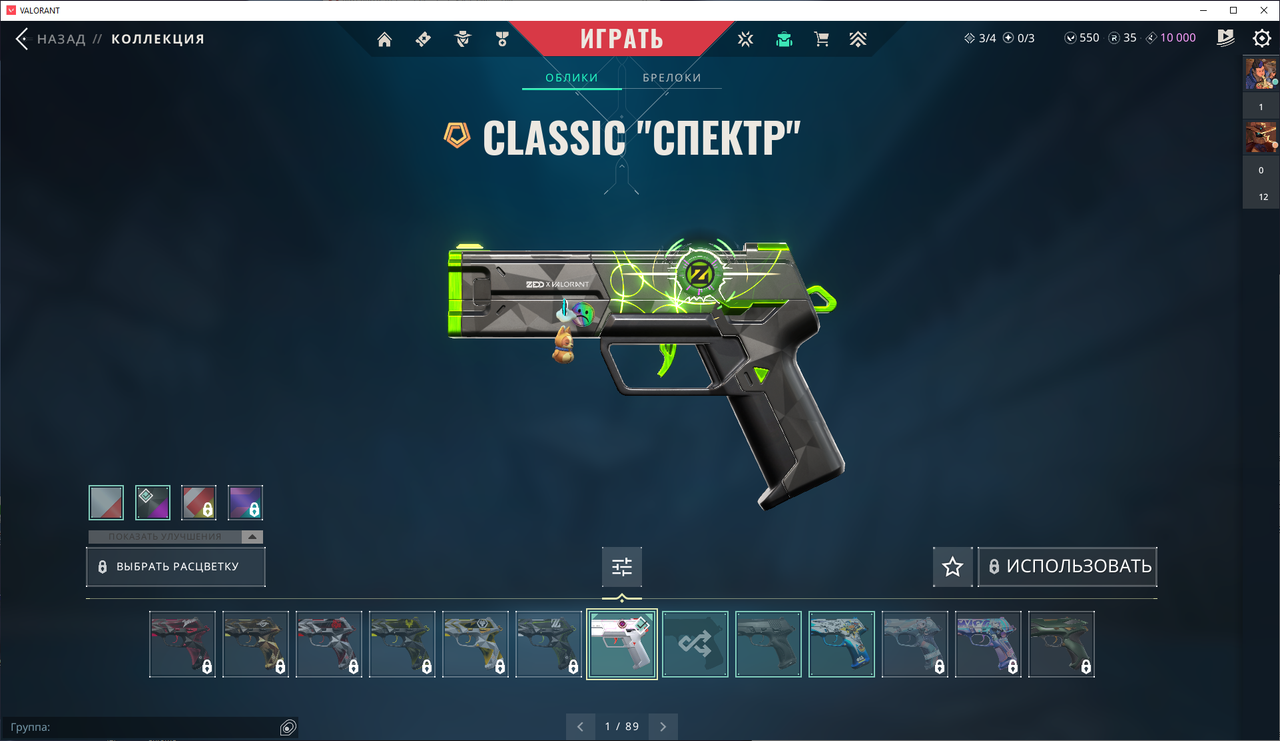Open the settings gear icon

pyautogui.click(x=1262, y=39)
